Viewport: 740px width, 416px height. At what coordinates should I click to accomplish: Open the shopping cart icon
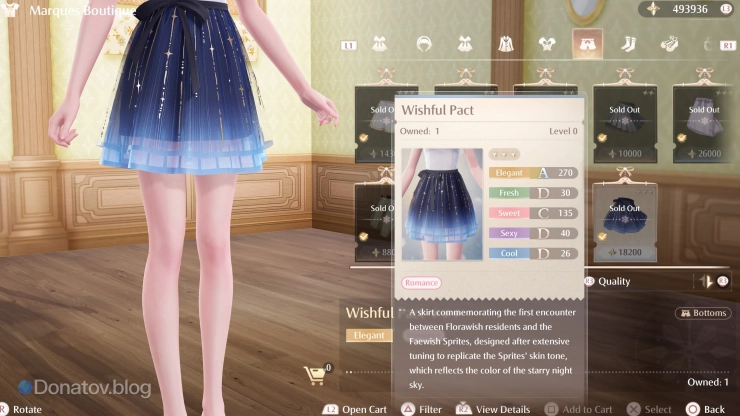coord(315,376)
